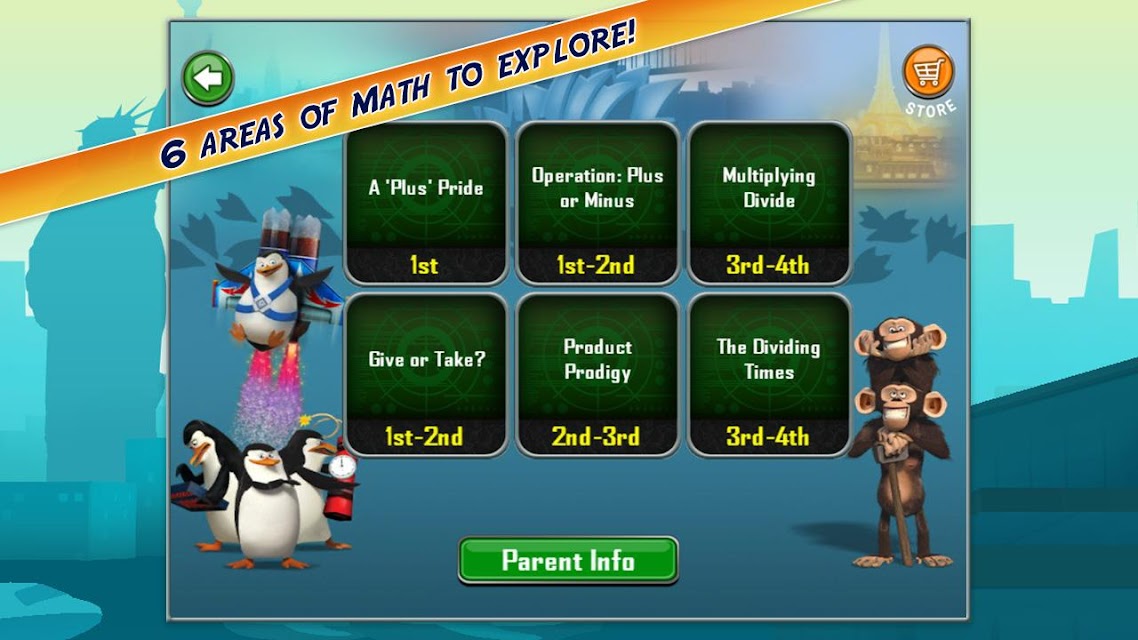
Task: Open the Store with the cart icon
Action: coord(928,73)
